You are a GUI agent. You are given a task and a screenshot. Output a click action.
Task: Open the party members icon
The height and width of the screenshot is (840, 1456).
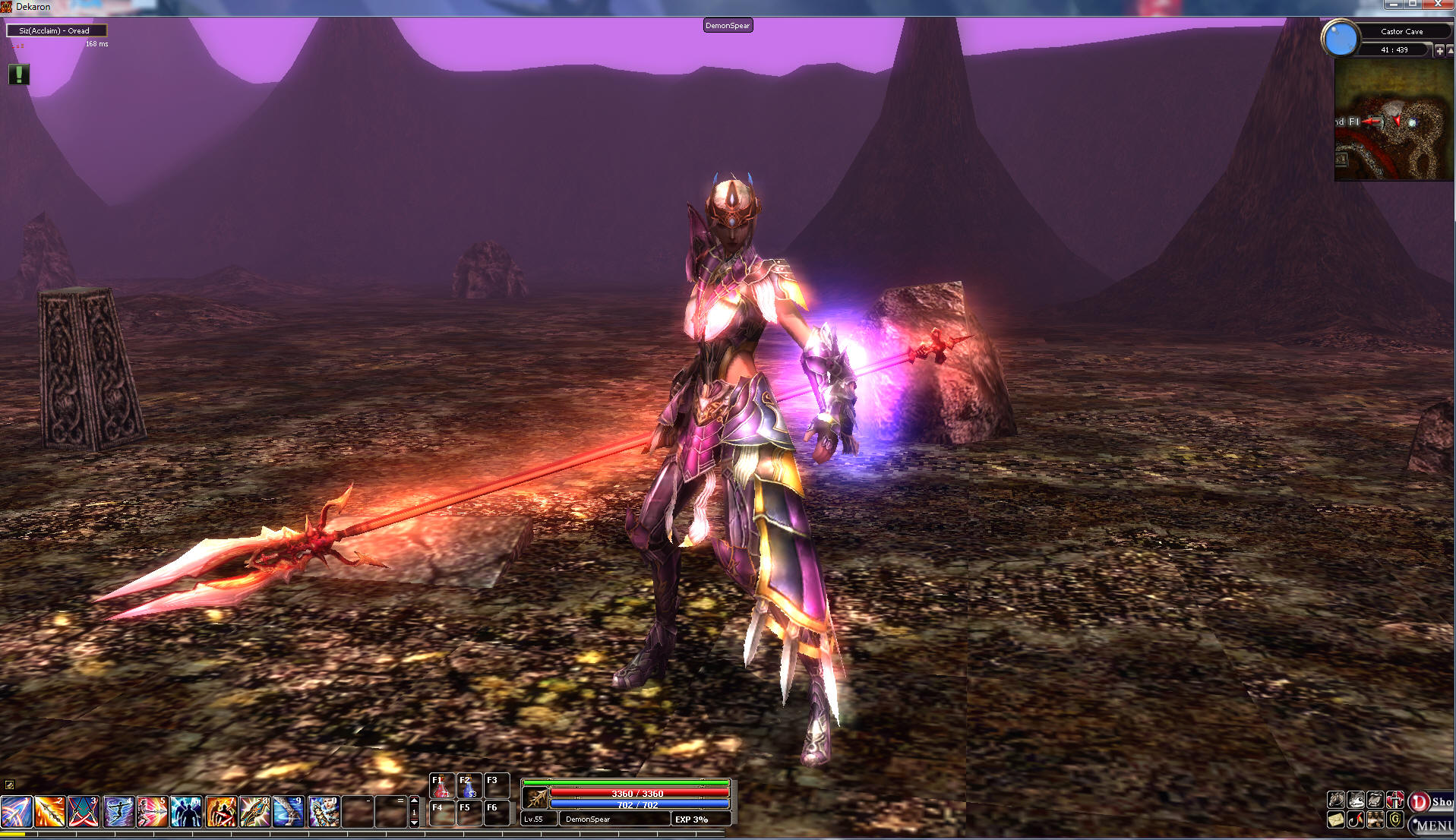point(1375,820)
